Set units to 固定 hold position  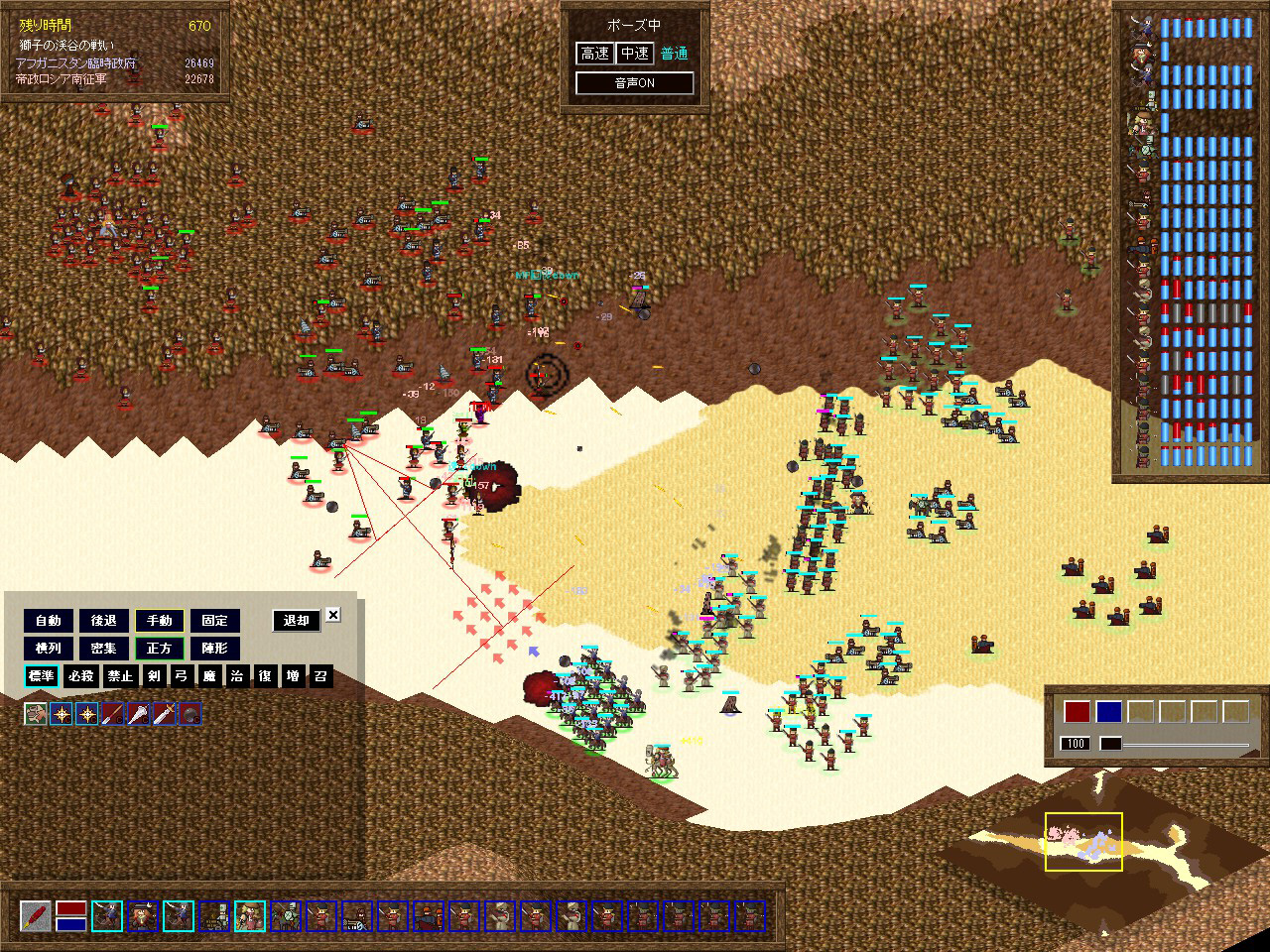pyautogui.click(x=215, y=621)
